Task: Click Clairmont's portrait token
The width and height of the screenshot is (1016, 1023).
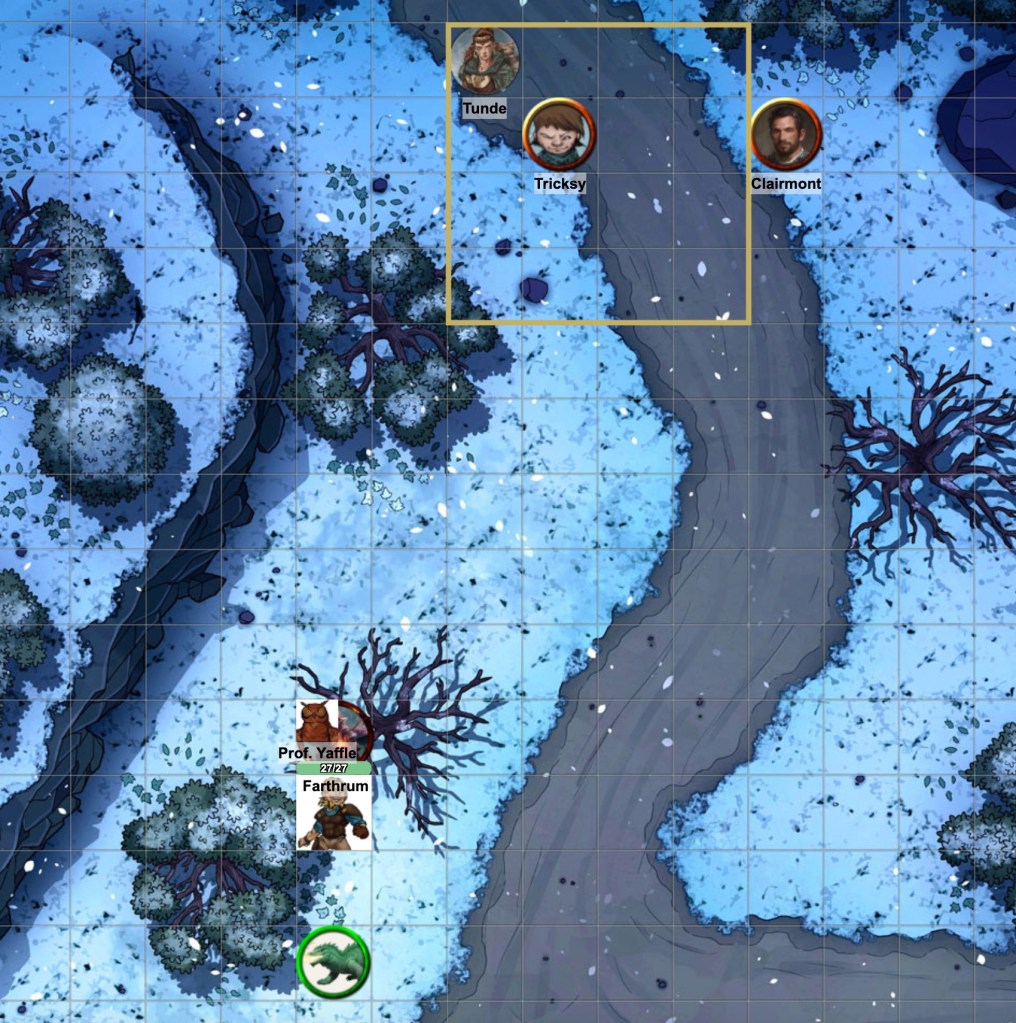Action: (x=786, y=135)
